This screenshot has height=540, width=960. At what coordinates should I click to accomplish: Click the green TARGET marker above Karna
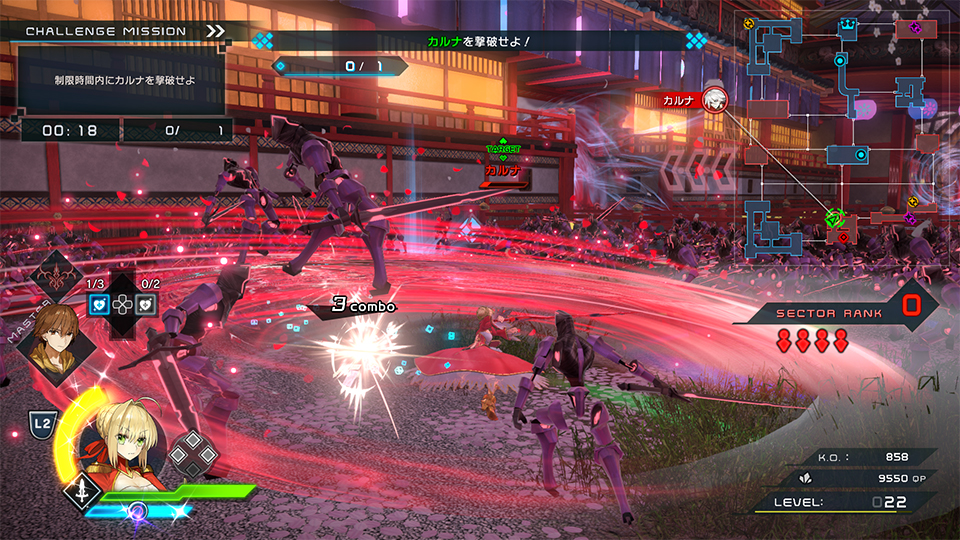(x=503, y=150)
